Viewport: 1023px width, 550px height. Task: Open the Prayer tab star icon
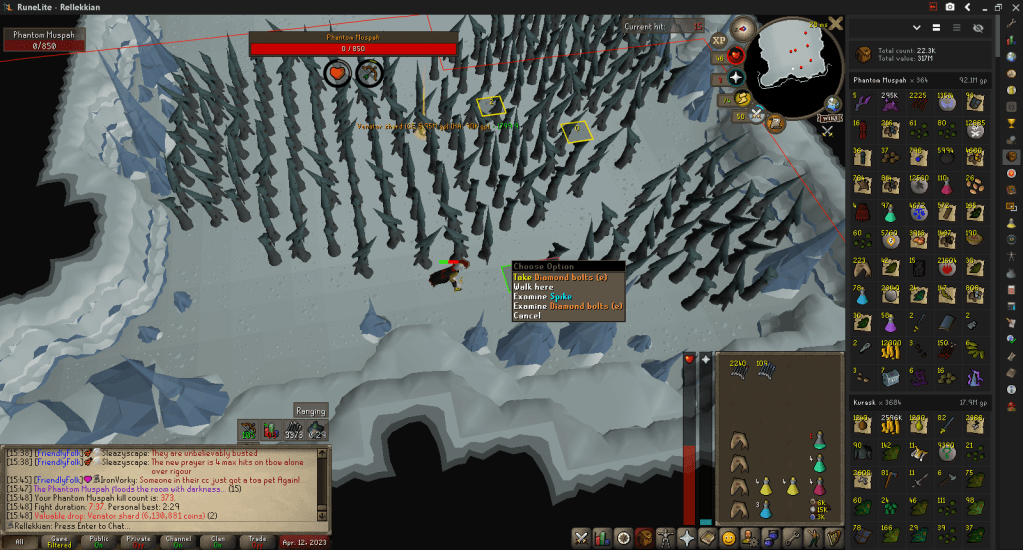(x=687, y=538)
